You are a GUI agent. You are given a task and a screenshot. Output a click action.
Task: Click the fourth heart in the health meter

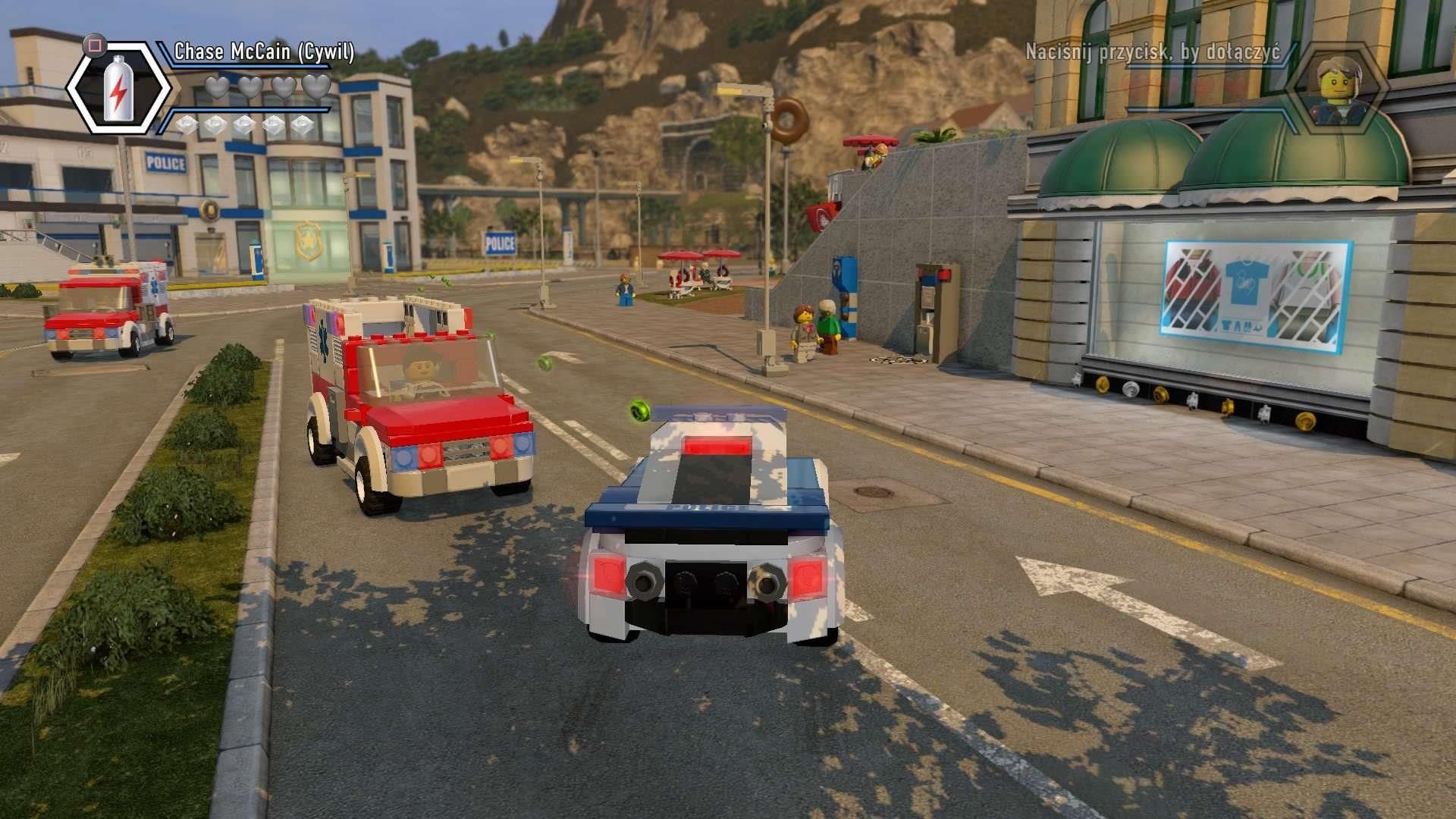pos(316,89)
